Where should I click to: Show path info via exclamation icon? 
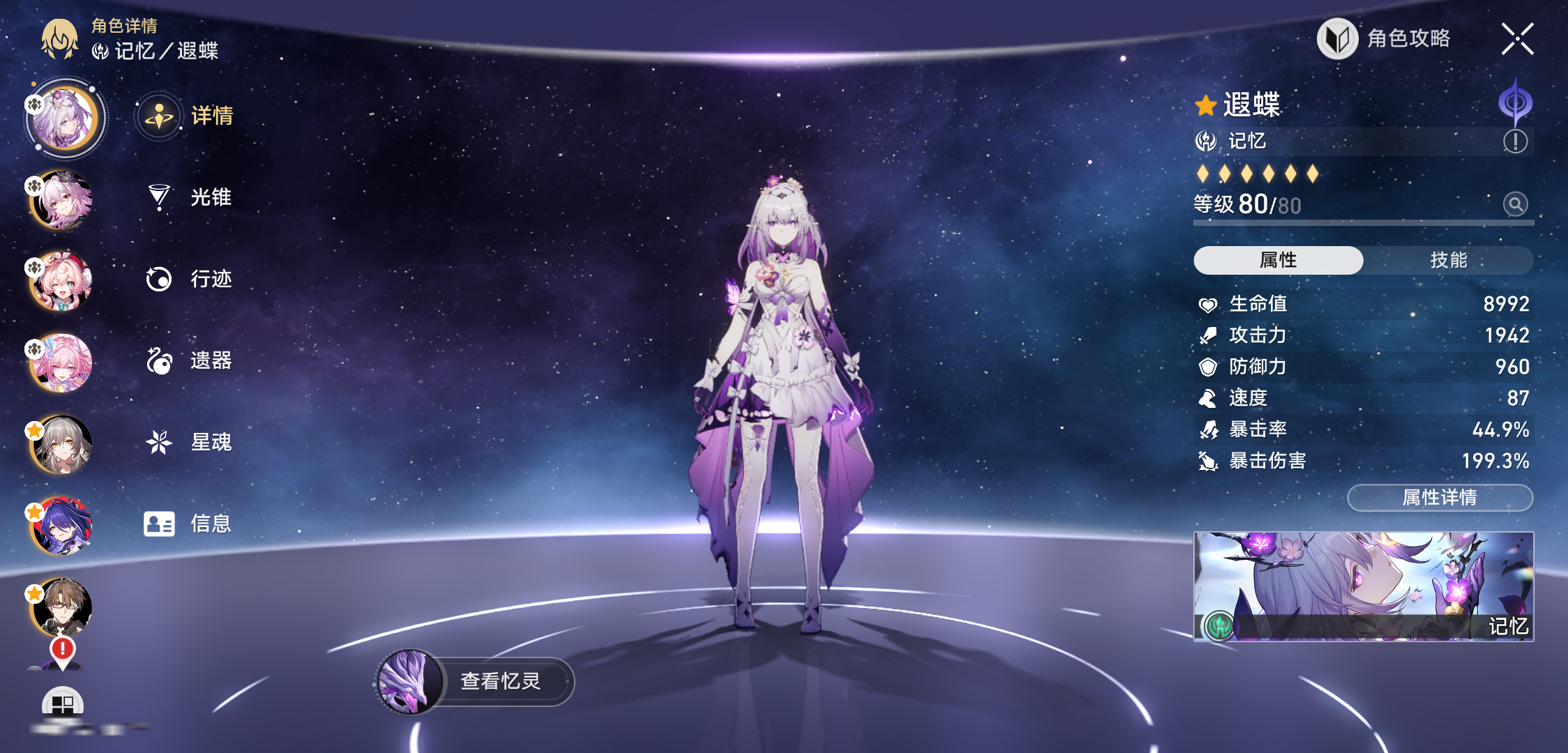[1515, 142]
